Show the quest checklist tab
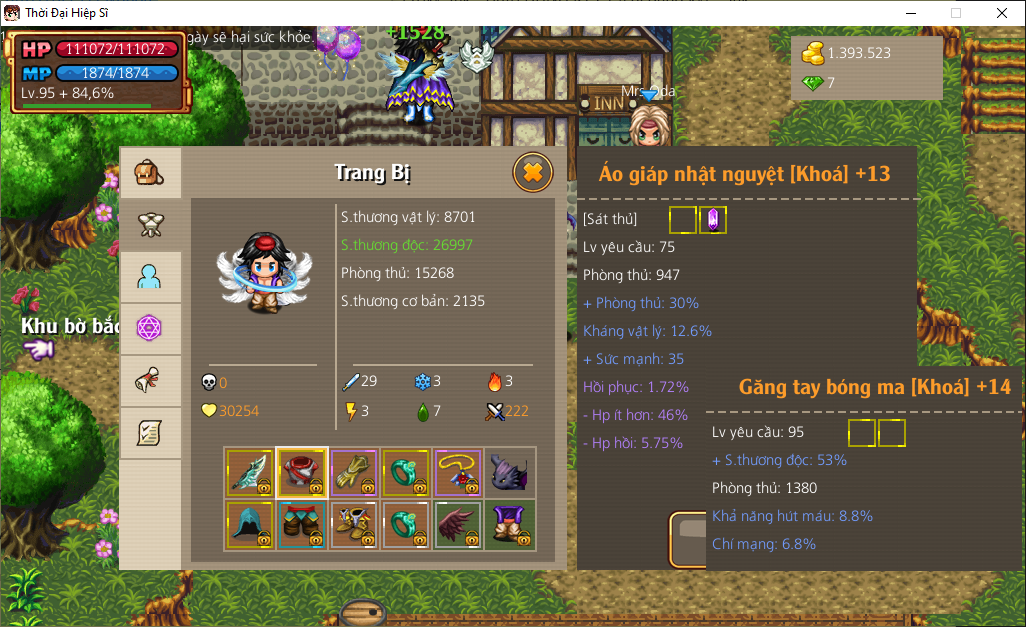This screenshot has height=627, width=1026. (150, 433)
